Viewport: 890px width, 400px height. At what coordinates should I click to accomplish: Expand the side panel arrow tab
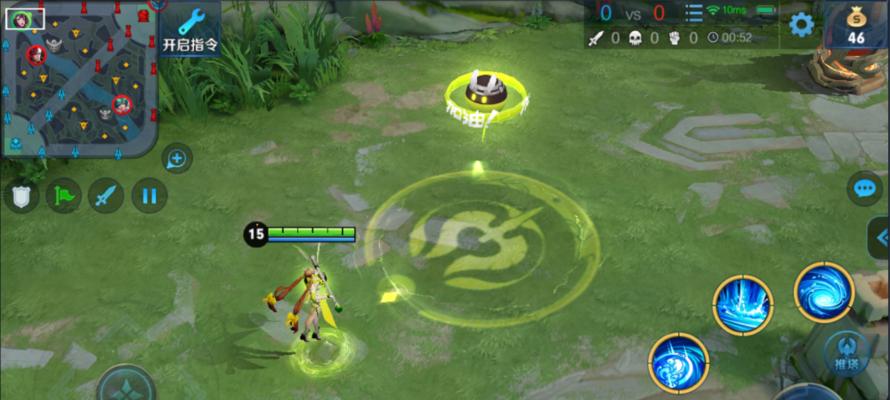click(879, 238)
